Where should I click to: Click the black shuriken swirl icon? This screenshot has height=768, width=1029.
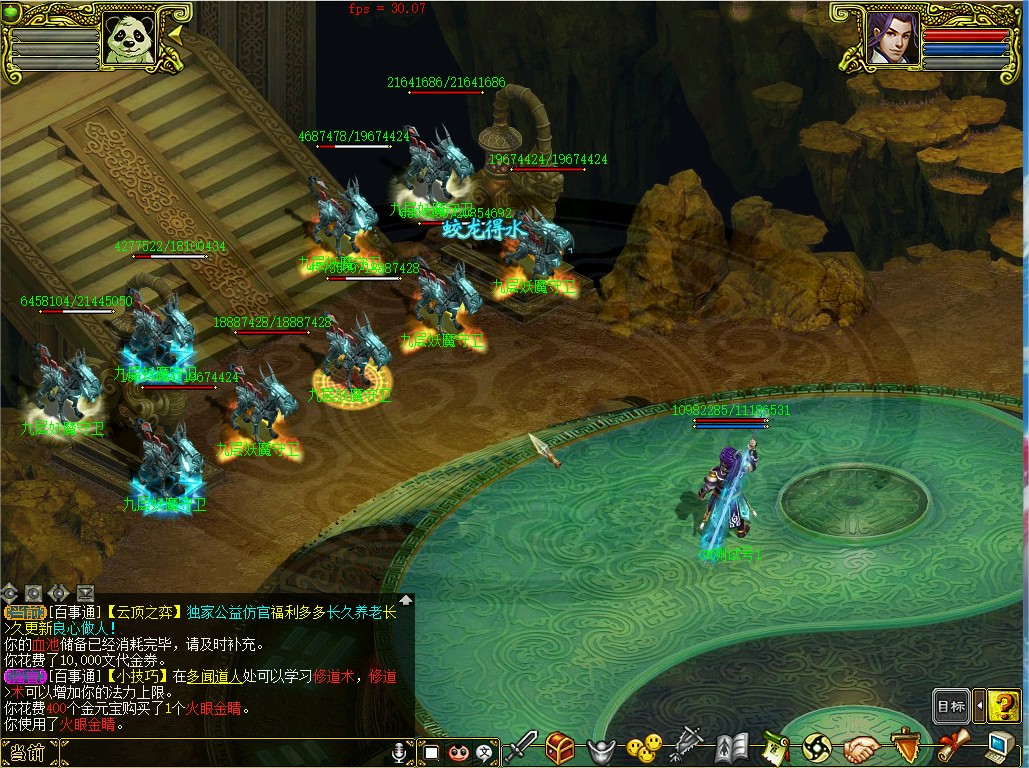(817, 746)
